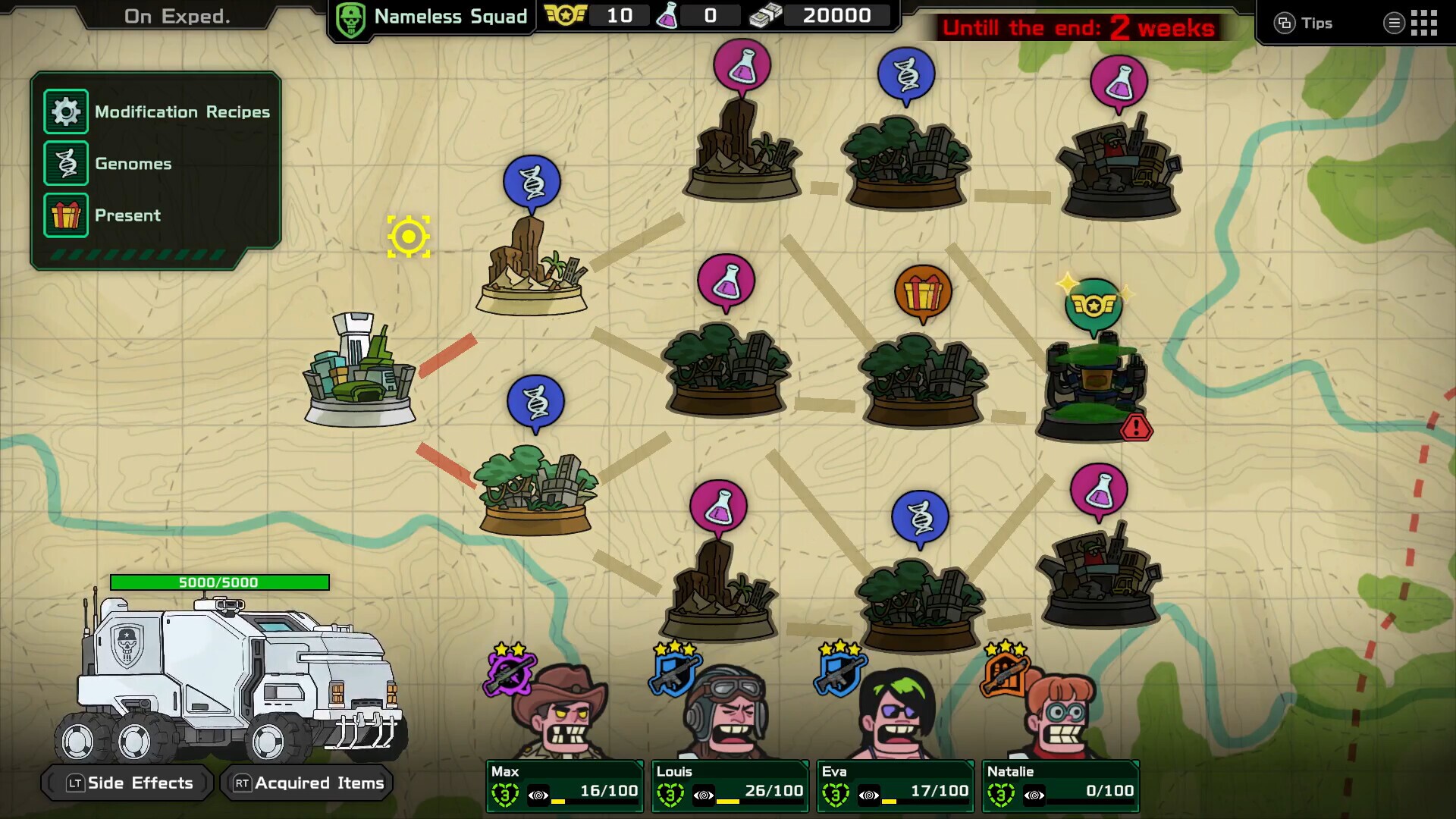Open the Genomes panel
Screen dimensions: 1456x819
[67, 163]
